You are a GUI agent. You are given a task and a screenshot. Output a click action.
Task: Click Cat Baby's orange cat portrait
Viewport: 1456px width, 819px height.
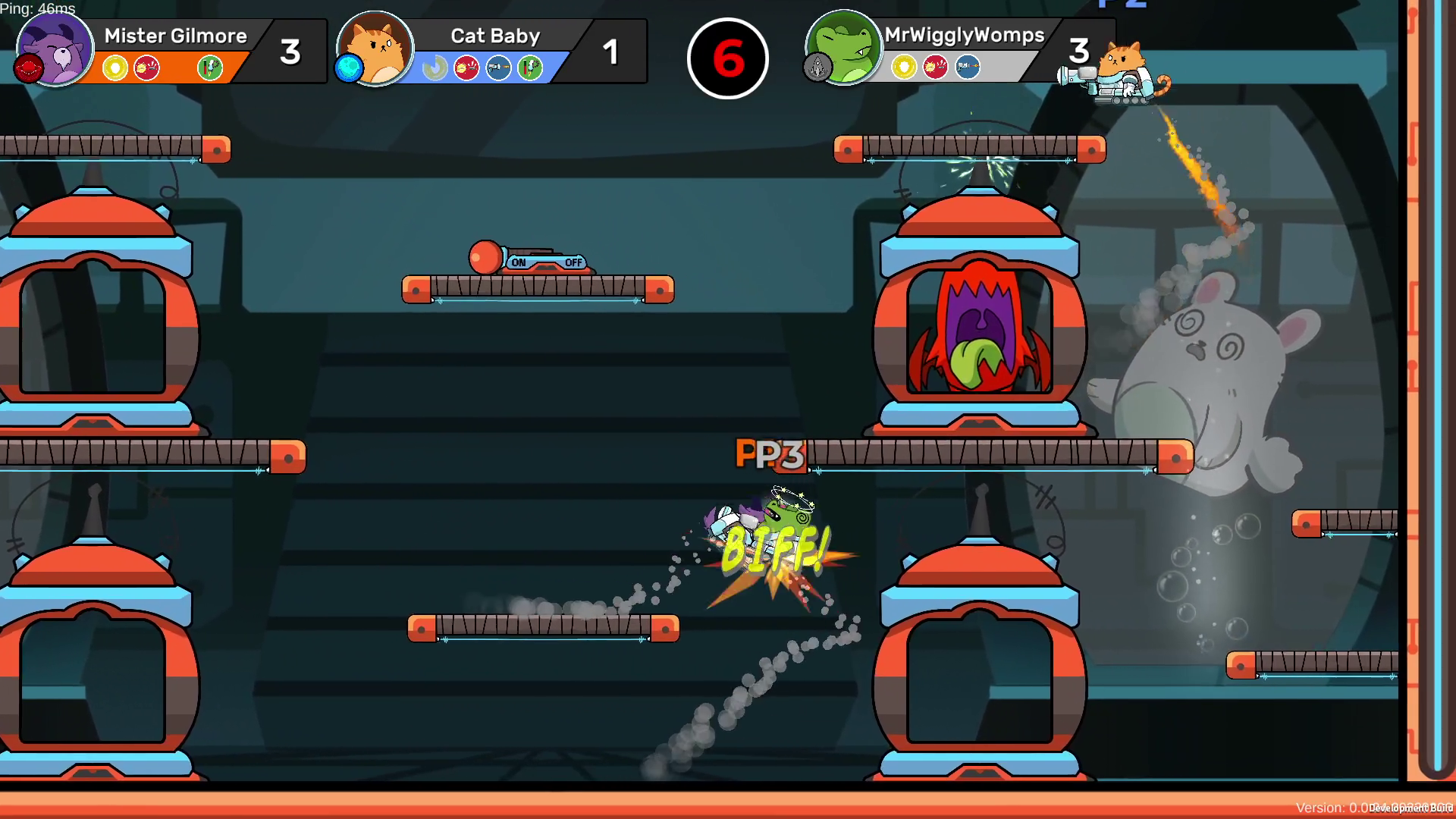[x=376, y=47]
